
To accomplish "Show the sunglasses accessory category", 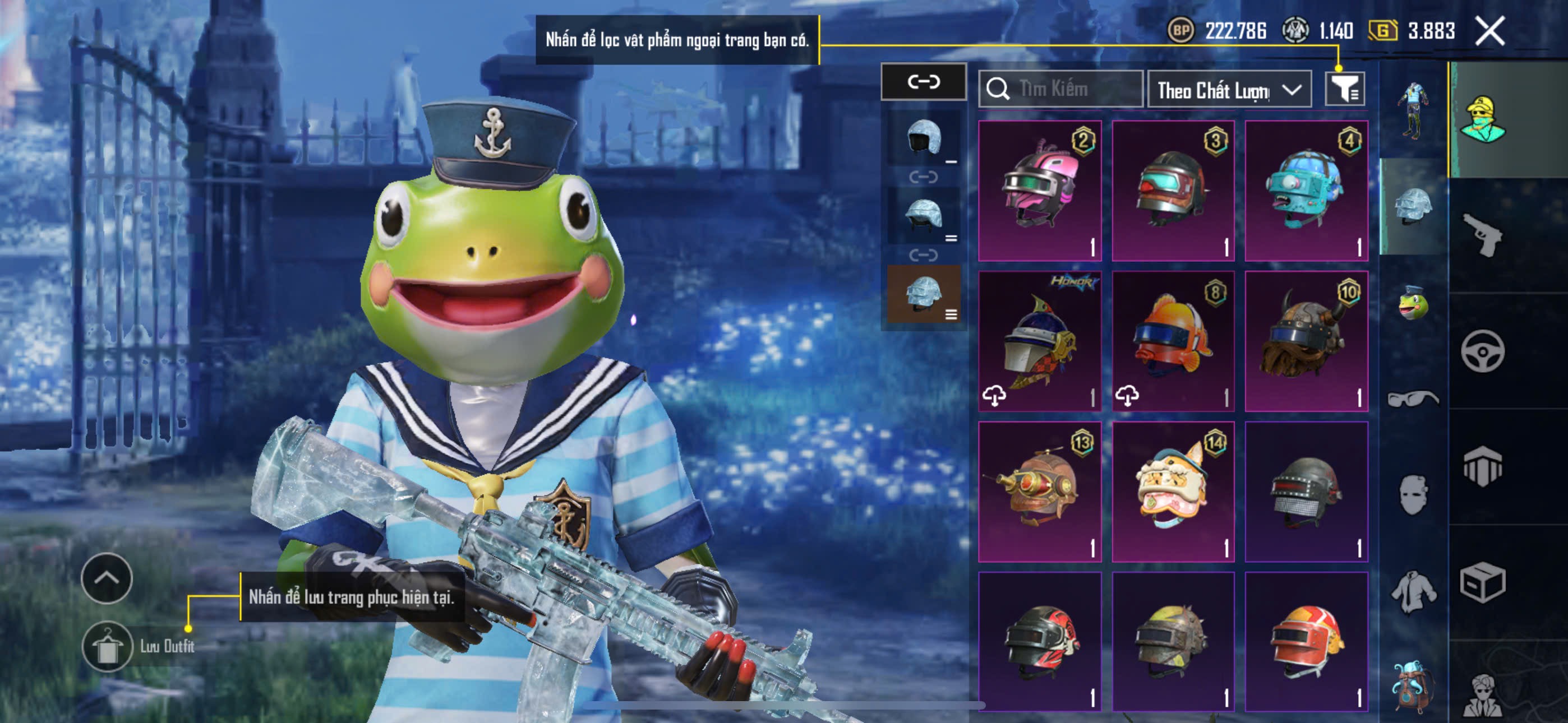I will click(x=1413, y=398).
